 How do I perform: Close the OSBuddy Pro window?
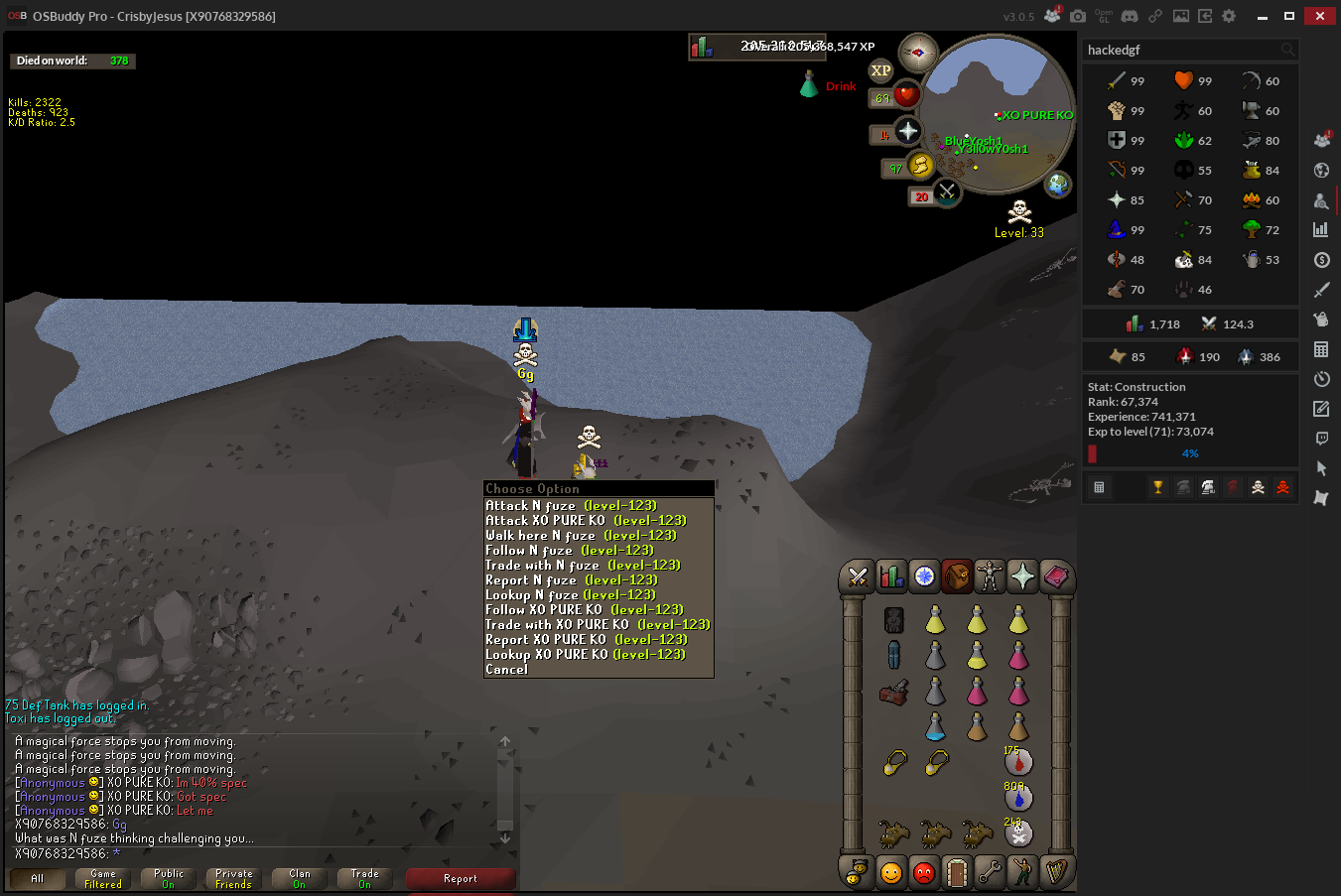coord(1320,16)
